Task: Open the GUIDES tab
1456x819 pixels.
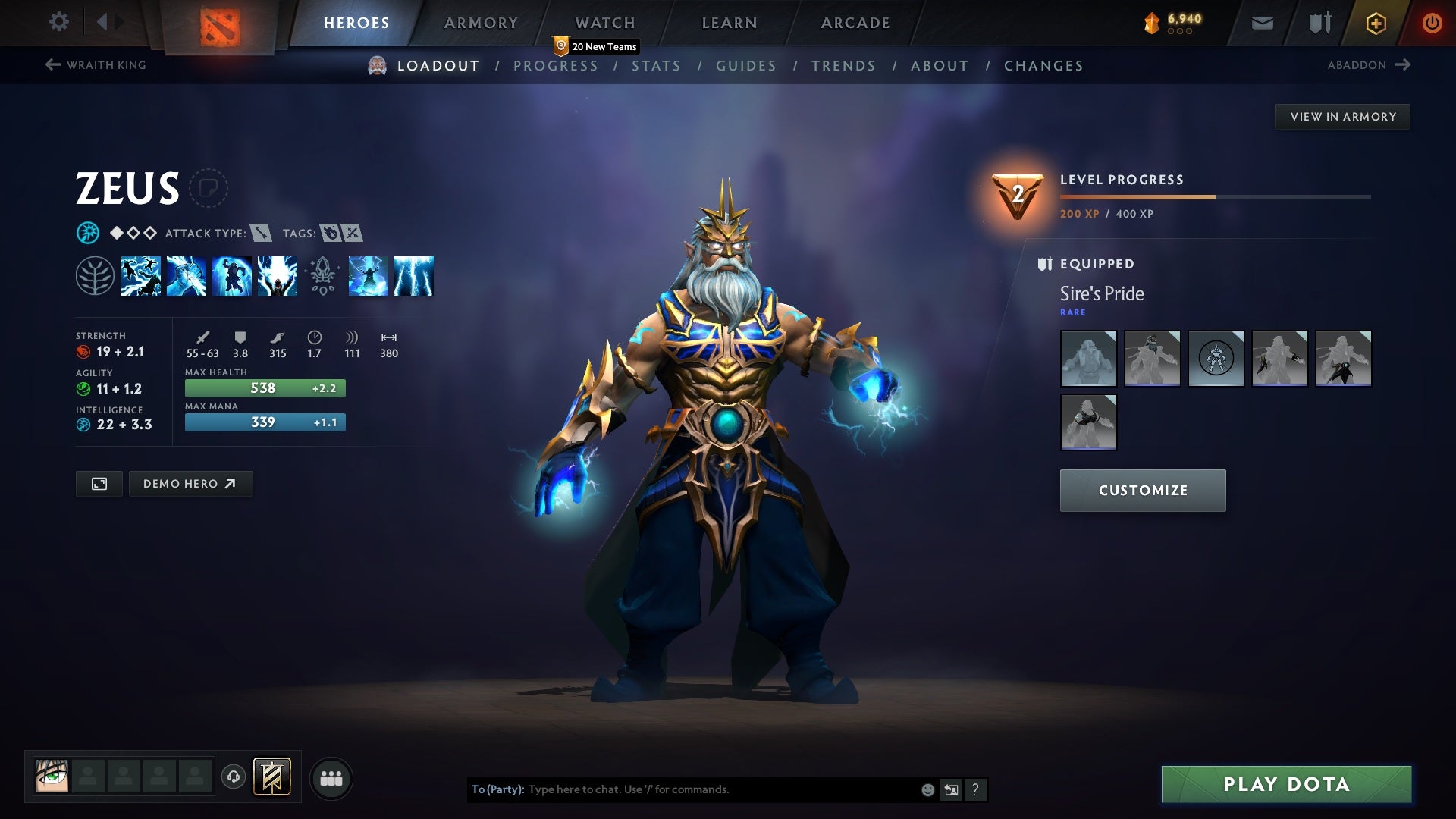Action: click(745, 66)
